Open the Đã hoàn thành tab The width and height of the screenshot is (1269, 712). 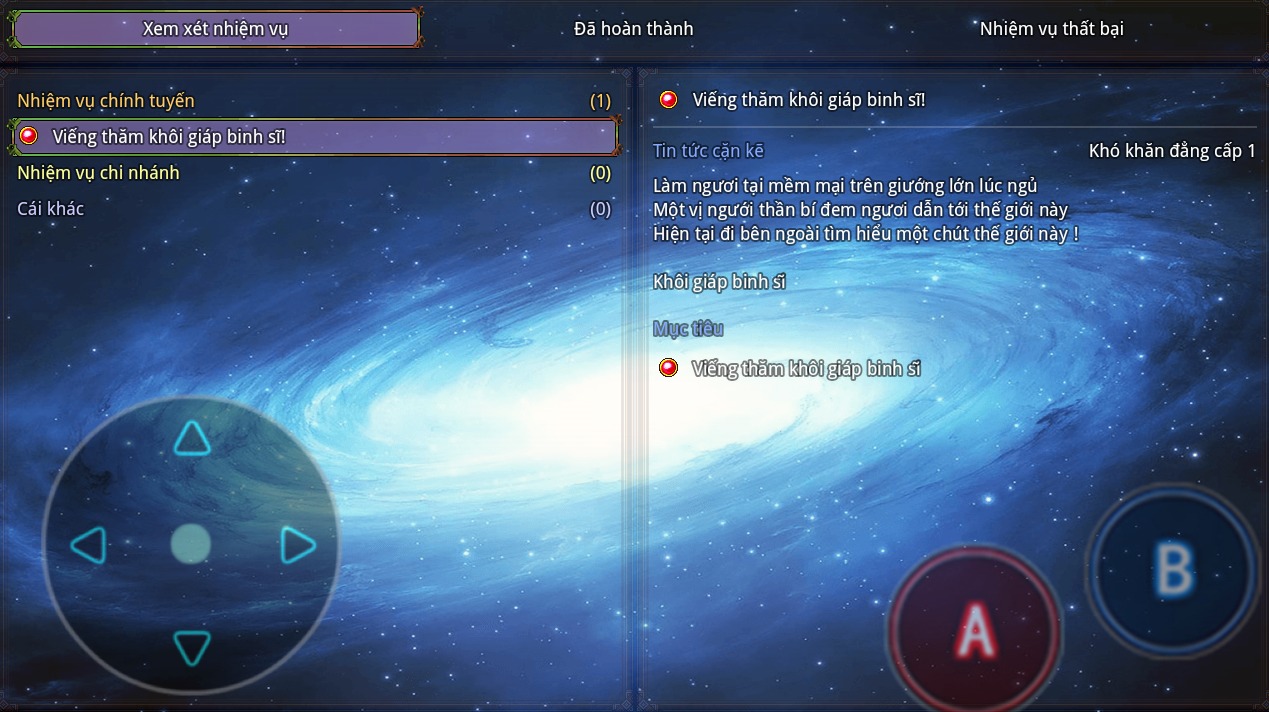(x=633, y=29)
